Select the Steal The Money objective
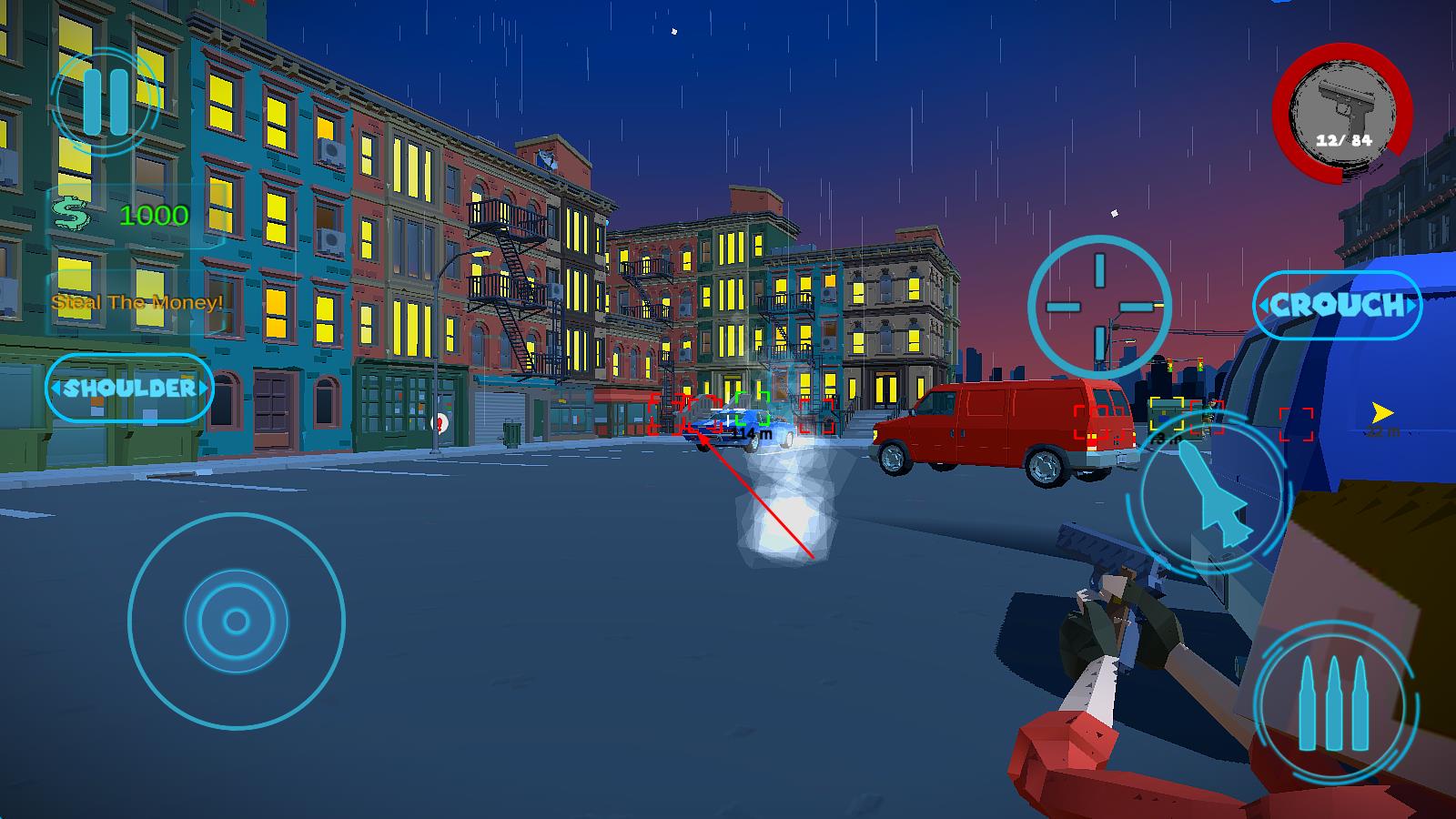The height and width of the screenshot is (819, 1456). tap(137, 302)
